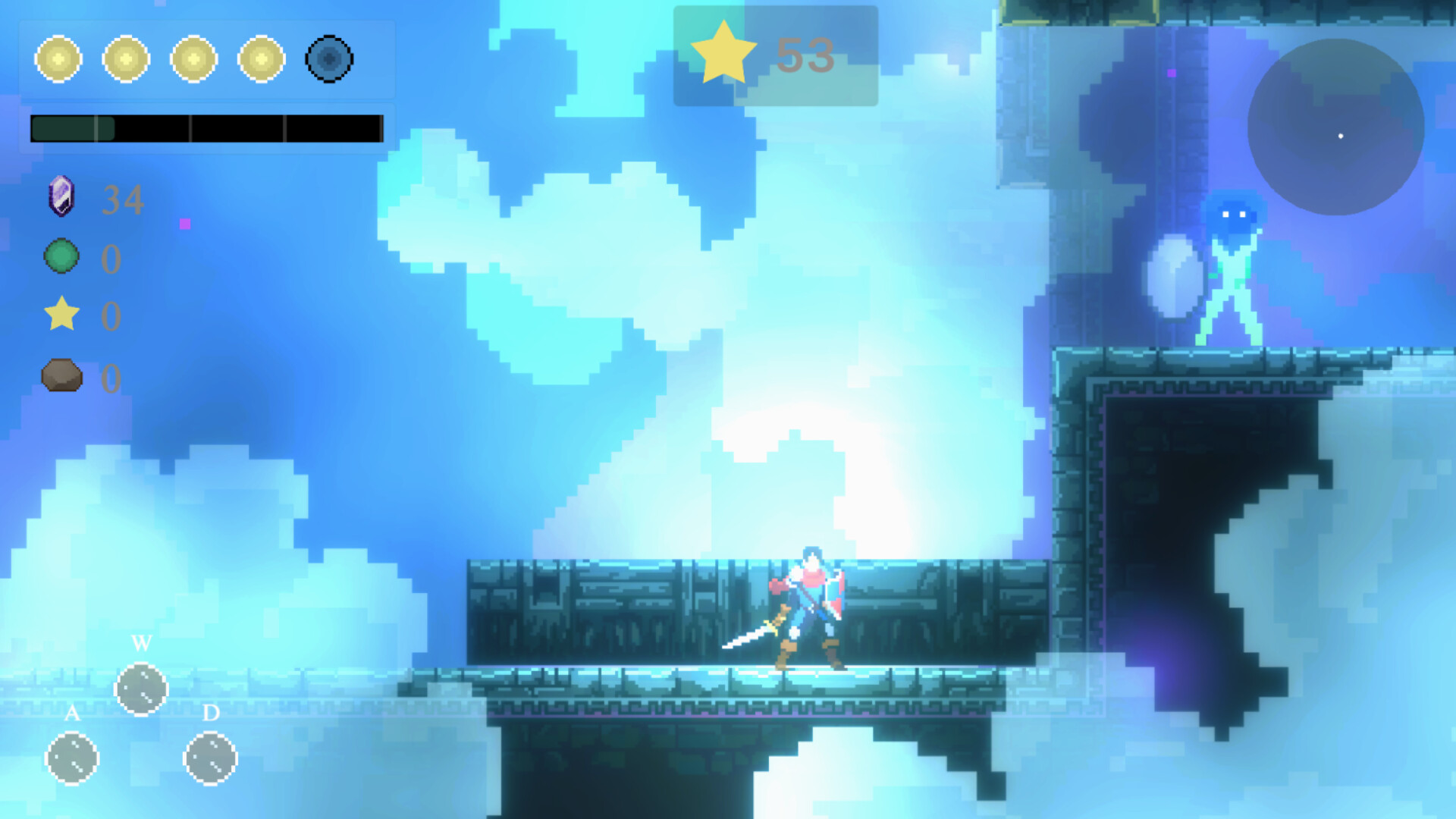Toggle the fourth yellow orb in the HUD

click(x=262, y=59)
